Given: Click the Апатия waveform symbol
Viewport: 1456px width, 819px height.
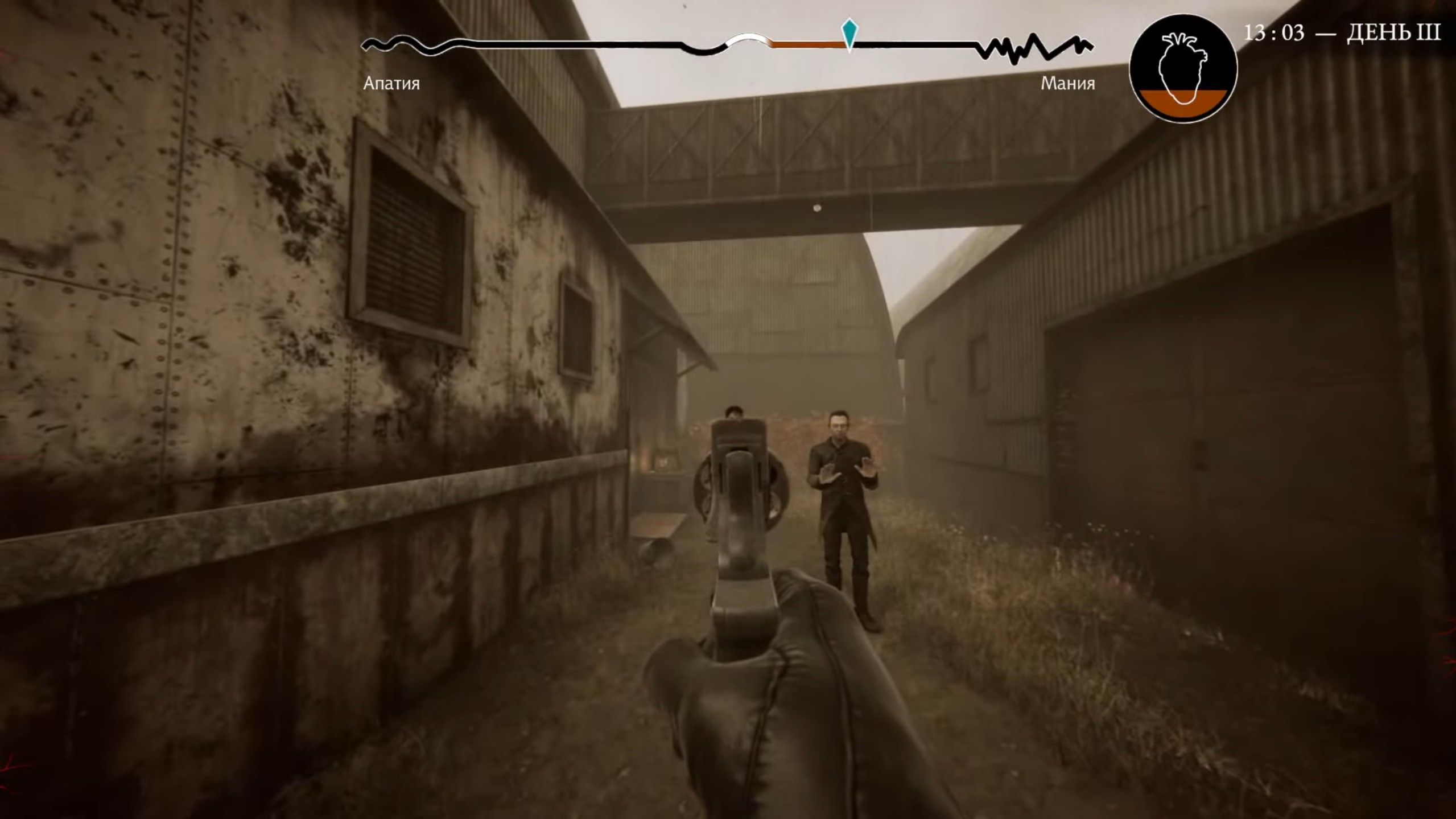Looking at the screenshot, I should point(398,43).
